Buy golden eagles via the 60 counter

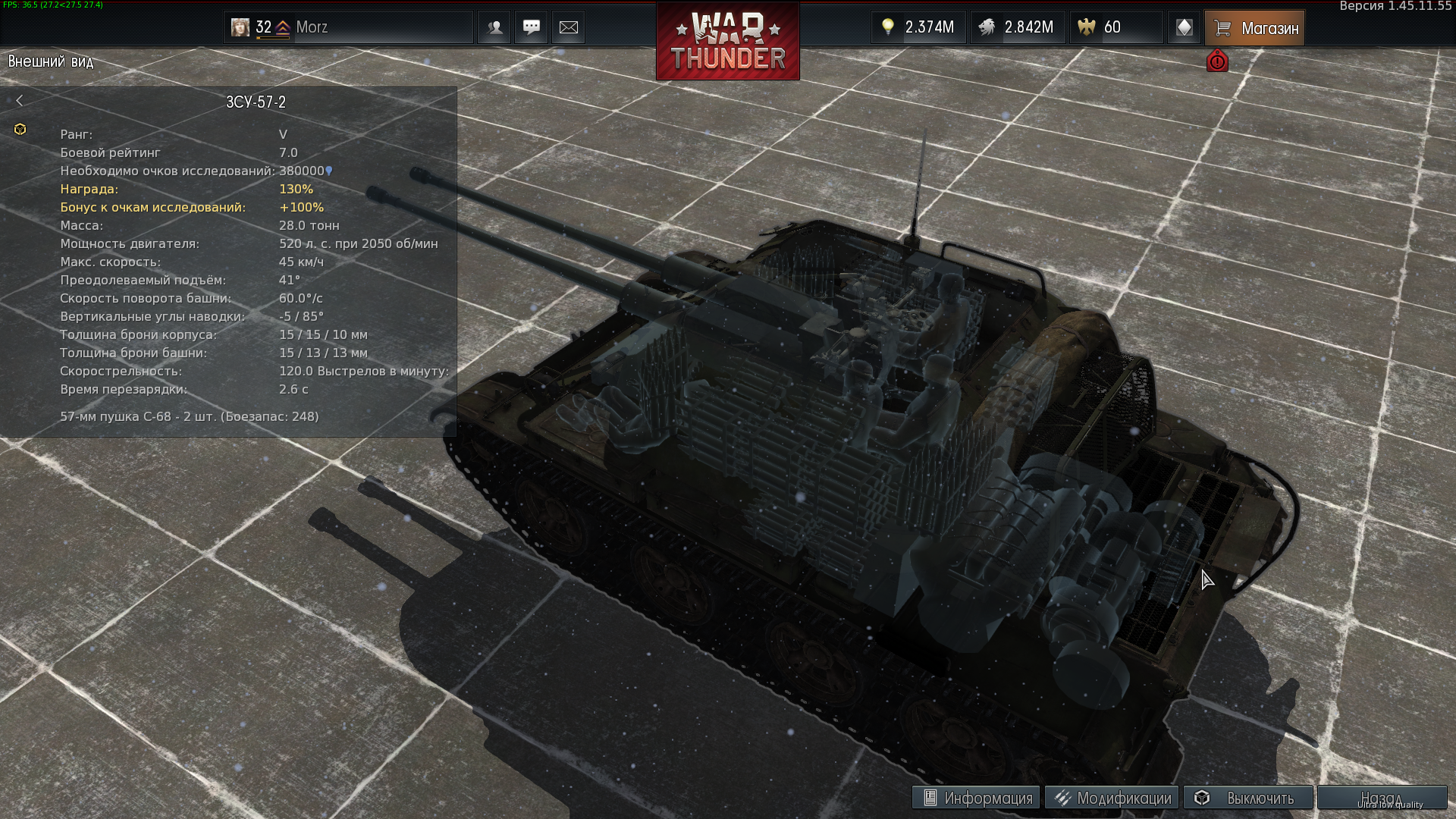tap(1115, 27)
